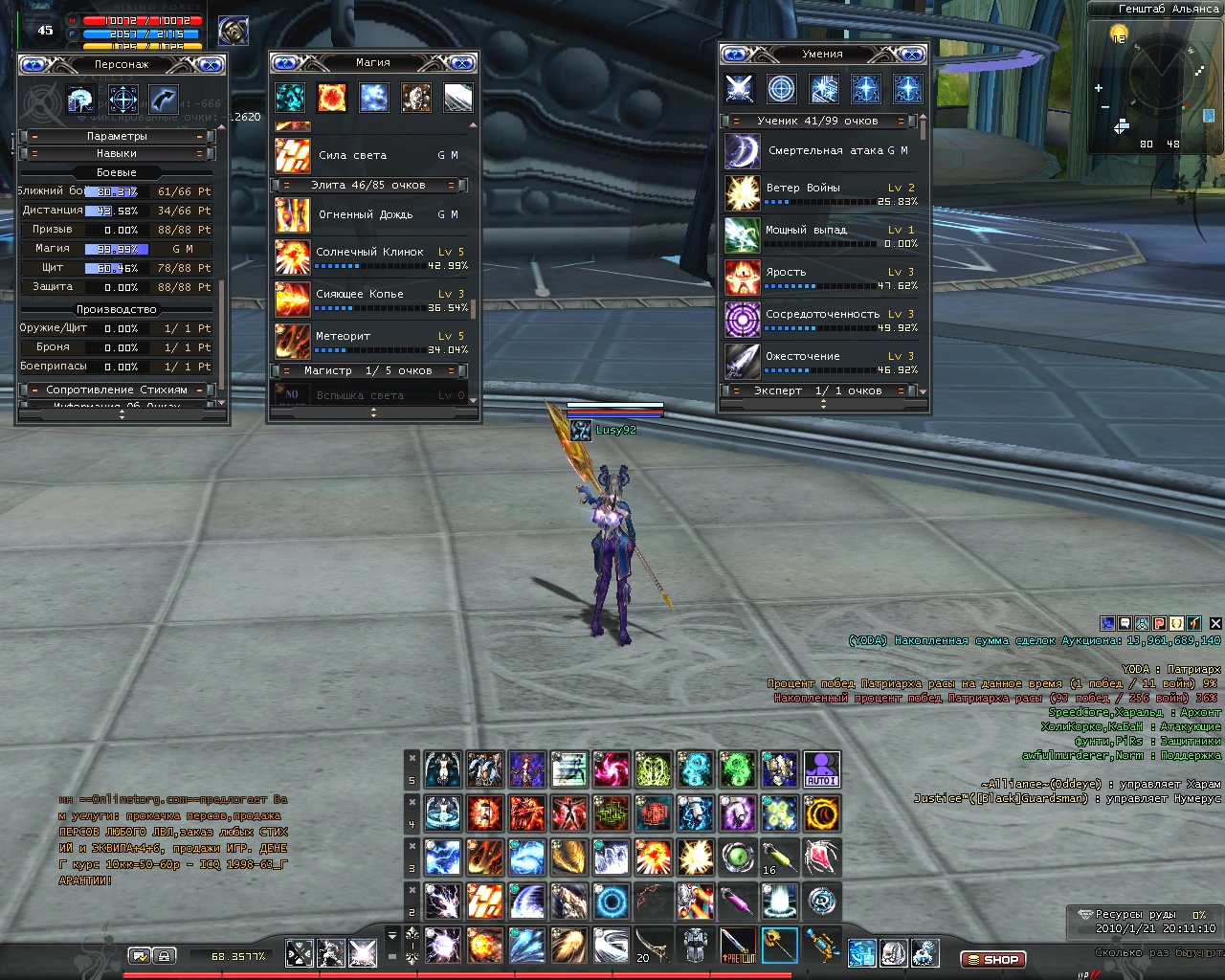Switch to the fire magic tab

tap(332, 98)
